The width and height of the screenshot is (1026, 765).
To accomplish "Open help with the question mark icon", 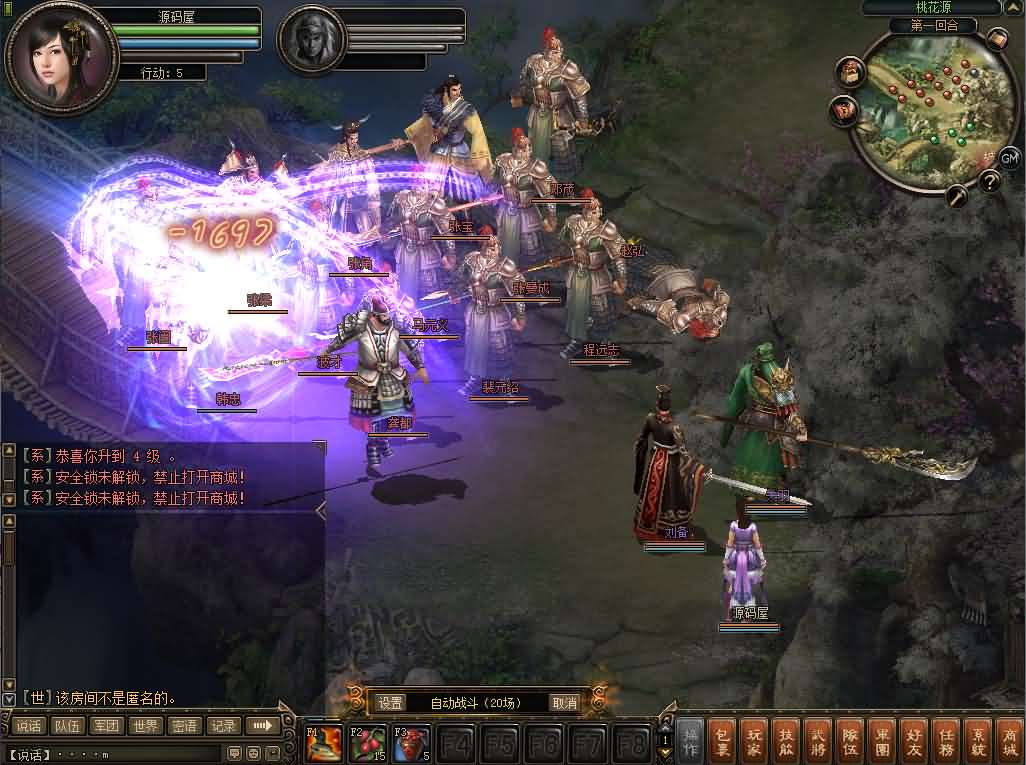I will pos(990,181).
